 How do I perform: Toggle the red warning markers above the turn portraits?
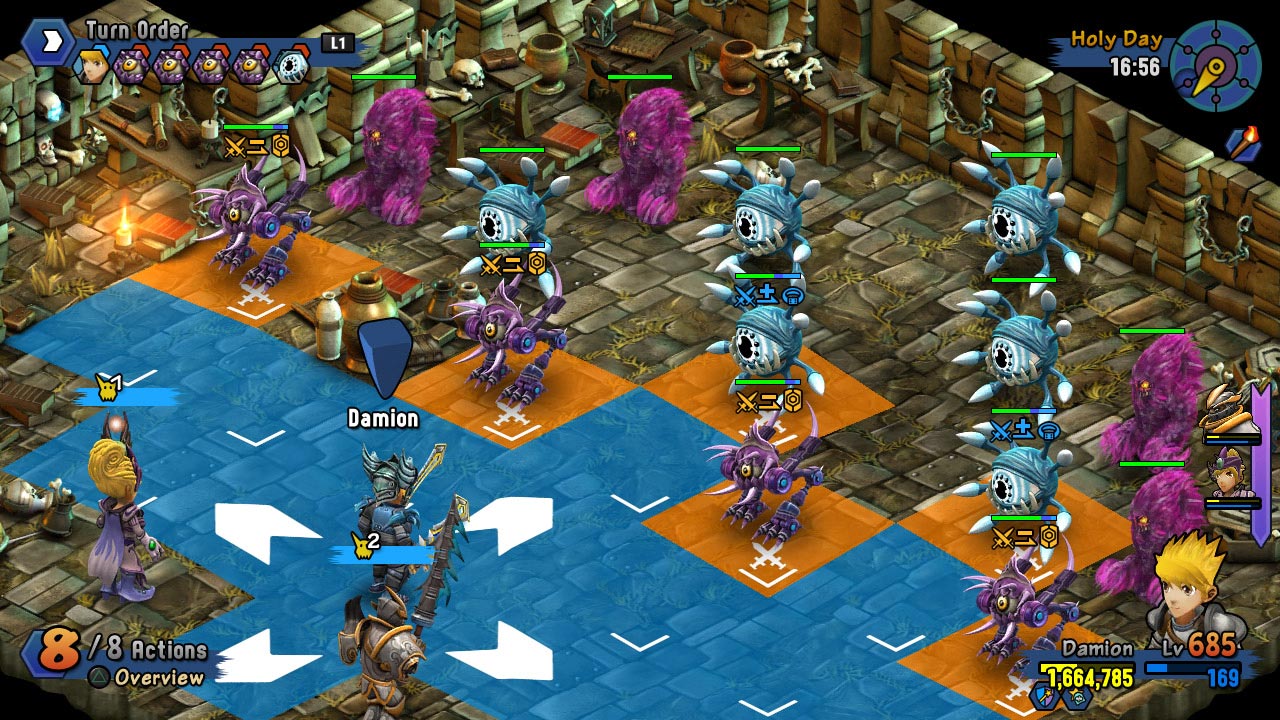pos(140,46)
